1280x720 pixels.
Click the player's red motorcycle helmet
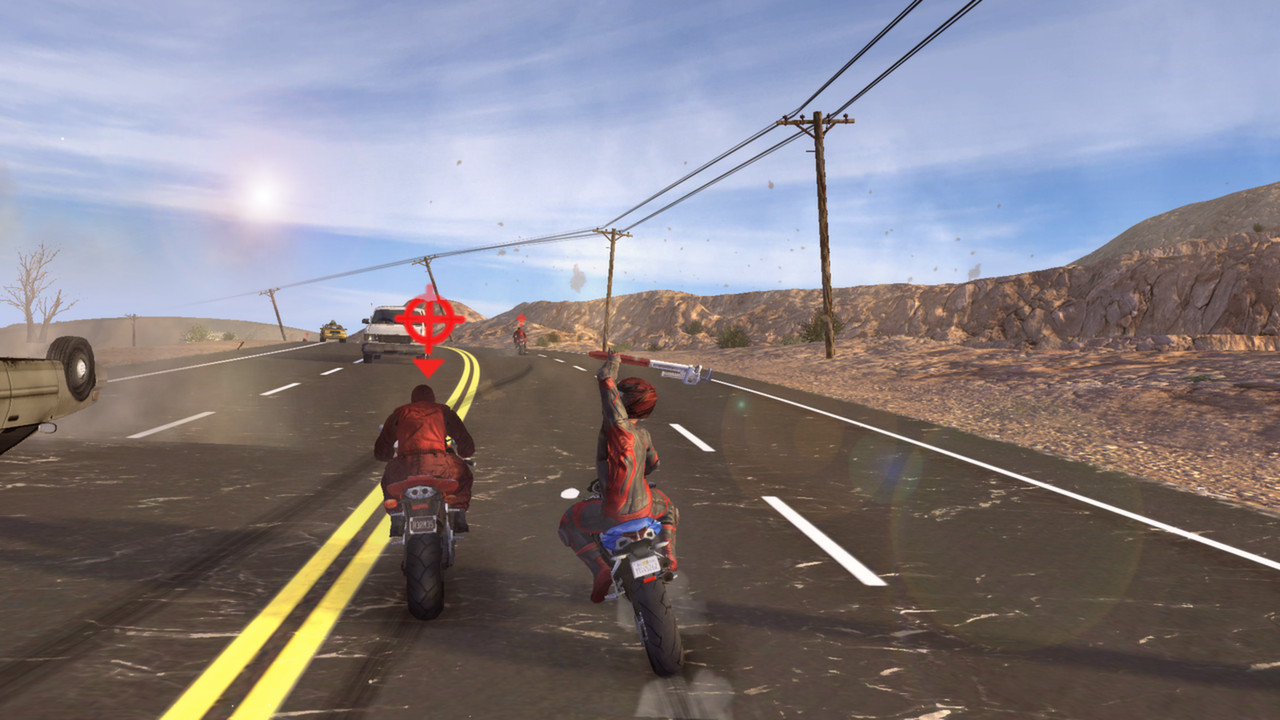click(x=637, y=398)
